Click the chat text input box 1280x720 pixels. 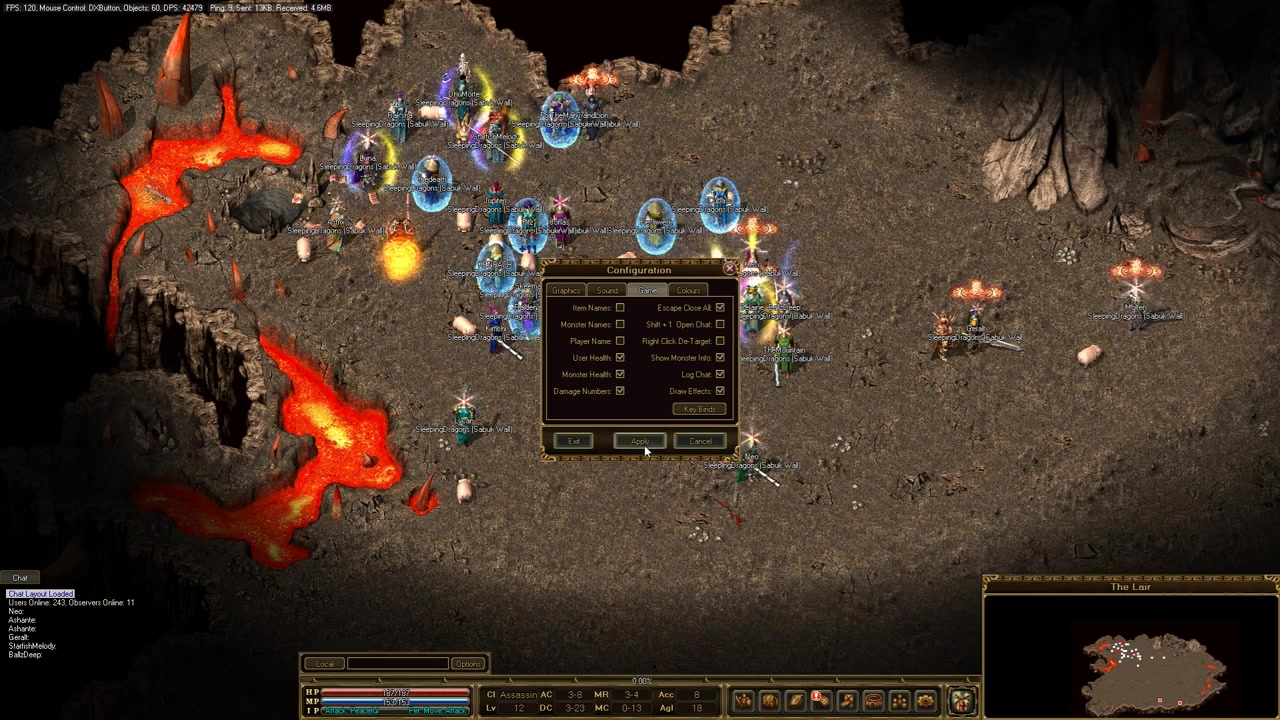[x=397, y=664]
